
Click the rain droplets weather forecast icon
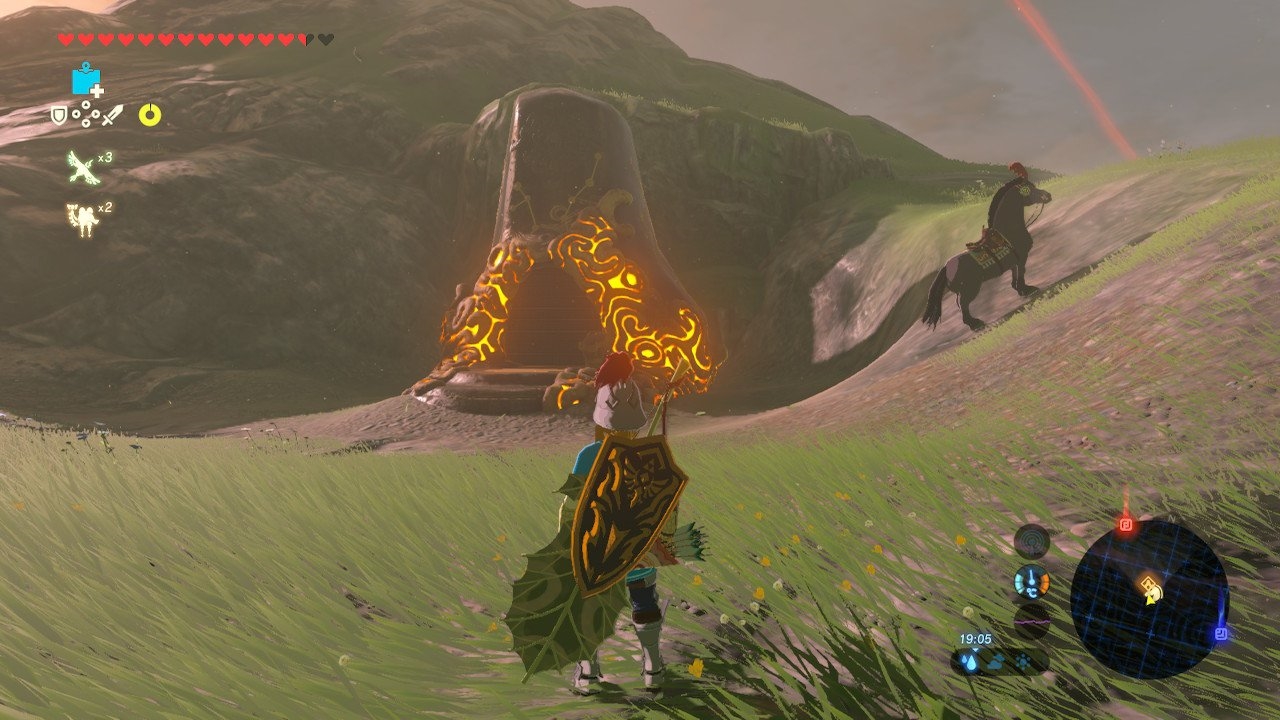pyautogui.click(x=969, y=661)
